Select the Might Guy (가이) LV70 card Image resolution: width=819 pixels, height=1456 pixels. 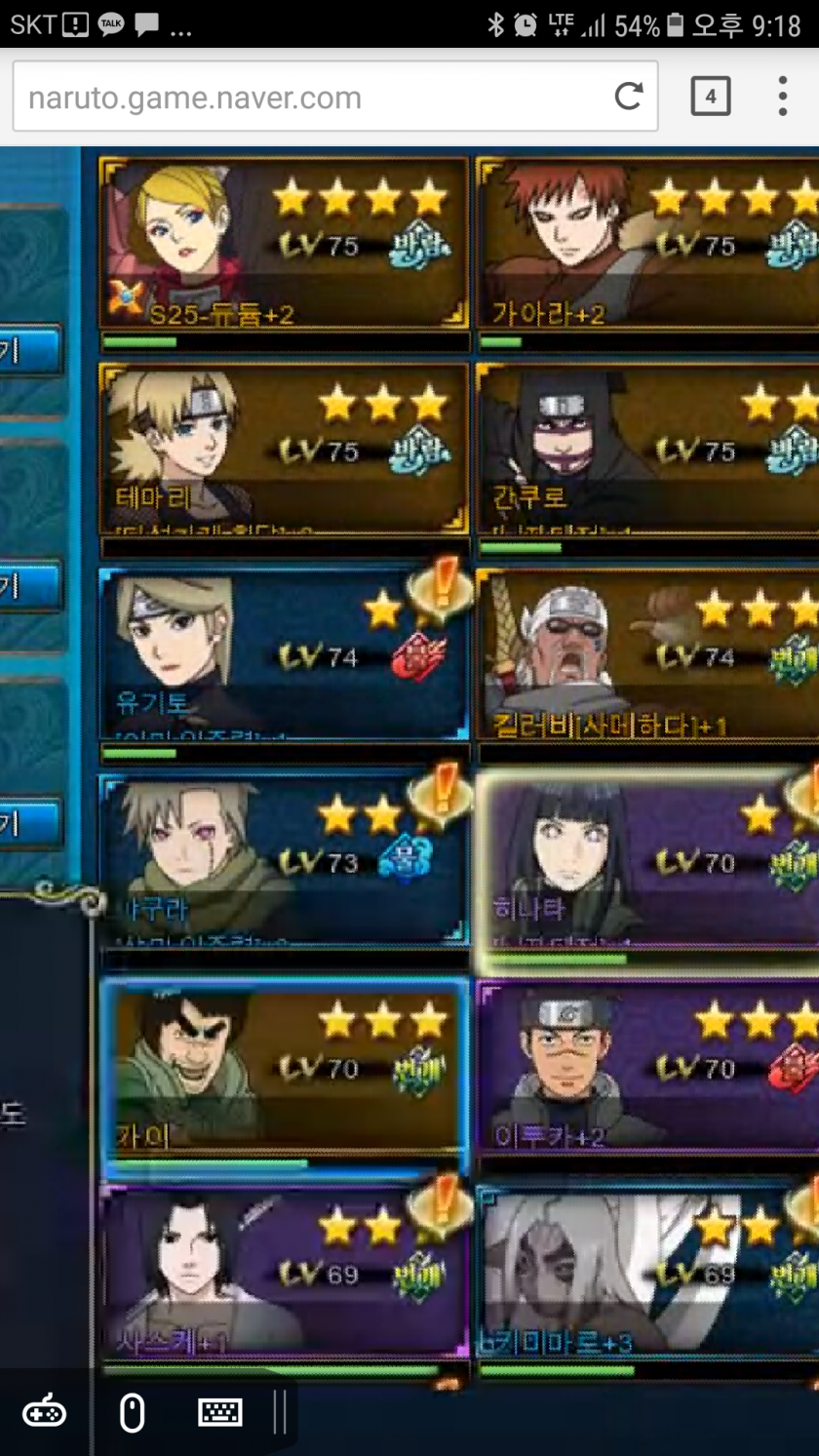[284, 1068]
